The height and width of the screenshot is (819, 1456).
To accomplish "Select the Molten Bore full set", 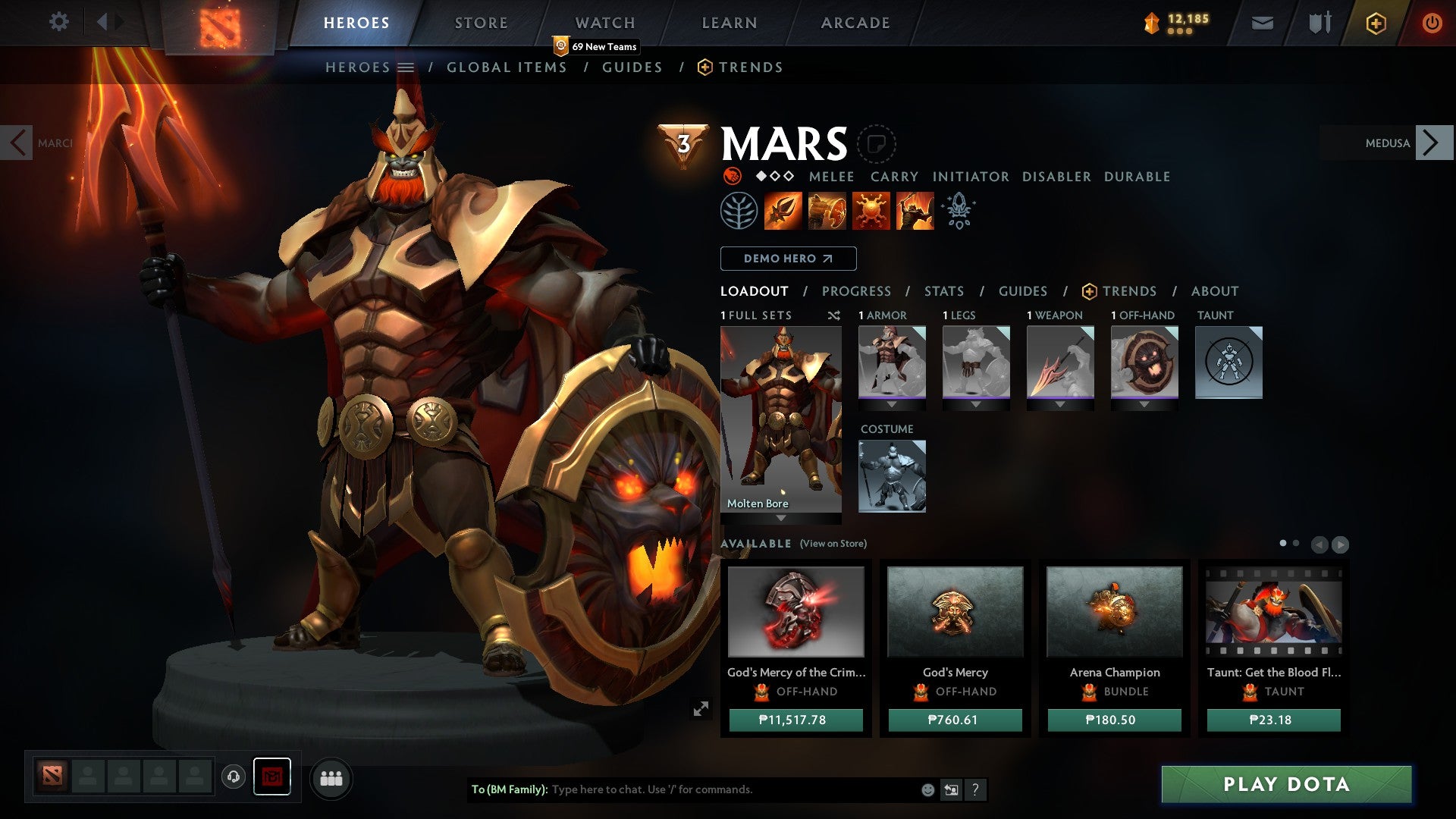I will 780,419.
